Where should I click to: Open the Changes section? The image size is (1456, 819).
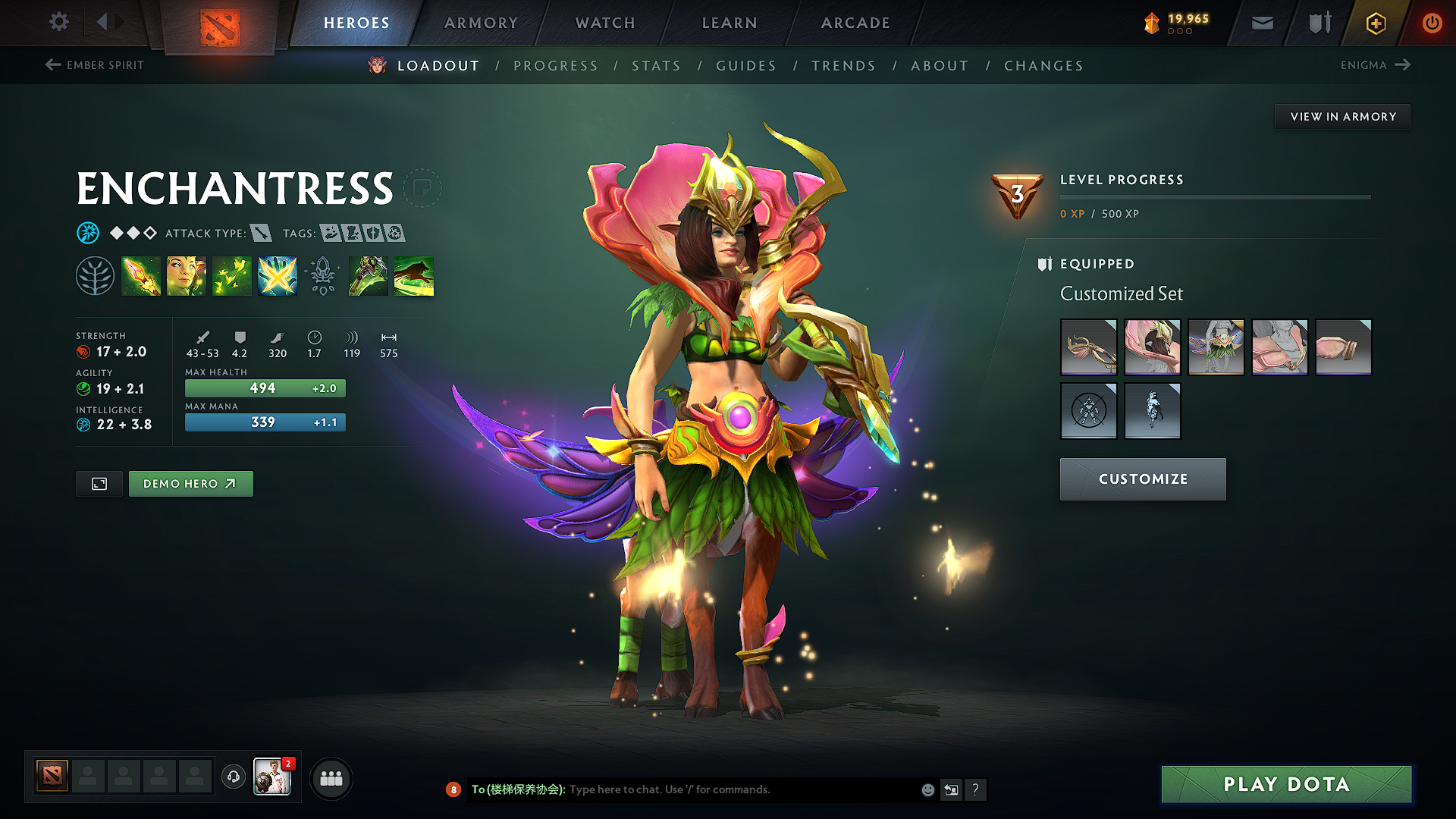(x=1043, y=66)
